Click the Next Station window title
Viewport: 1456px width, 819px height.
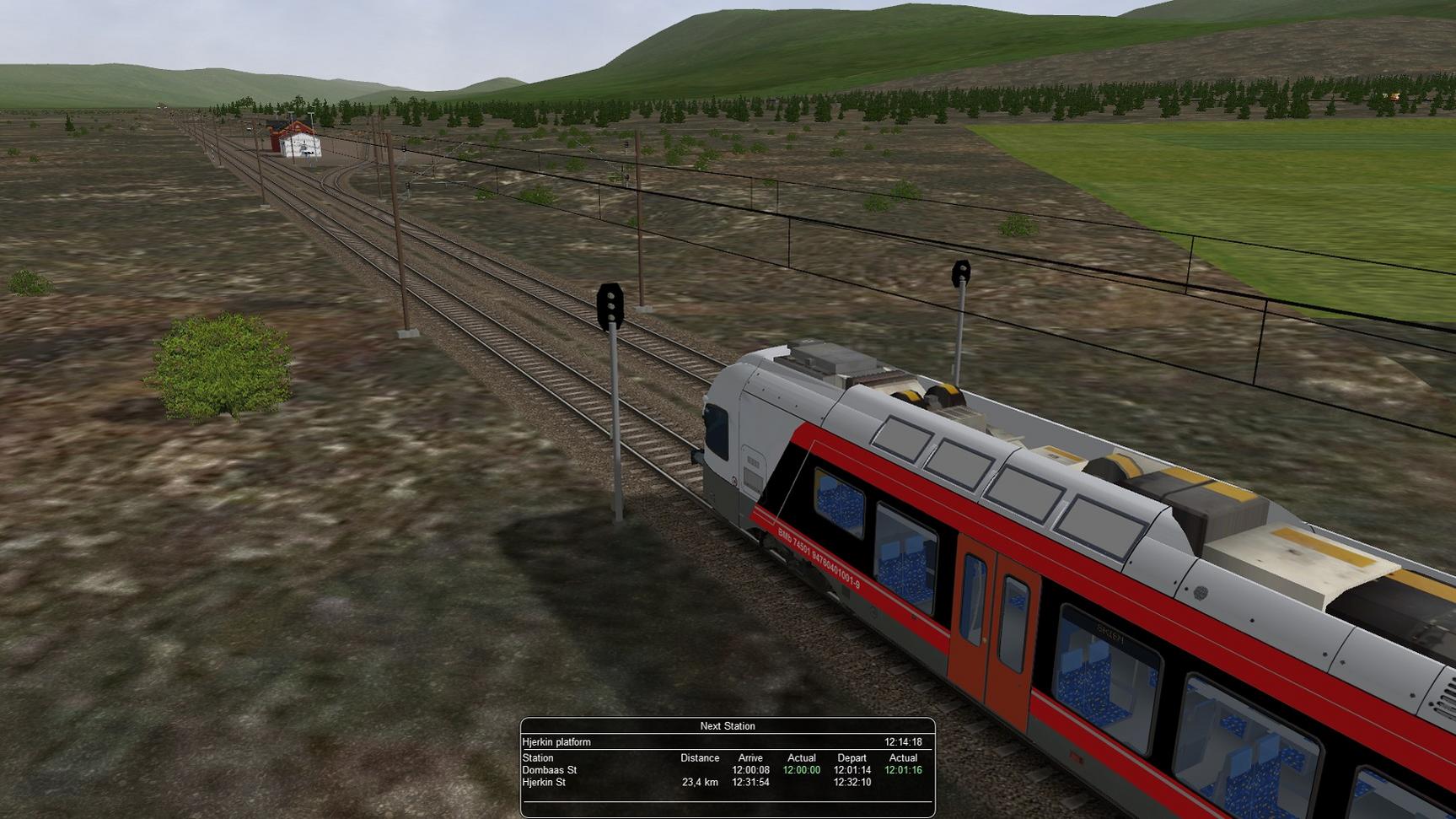(727, 726)
